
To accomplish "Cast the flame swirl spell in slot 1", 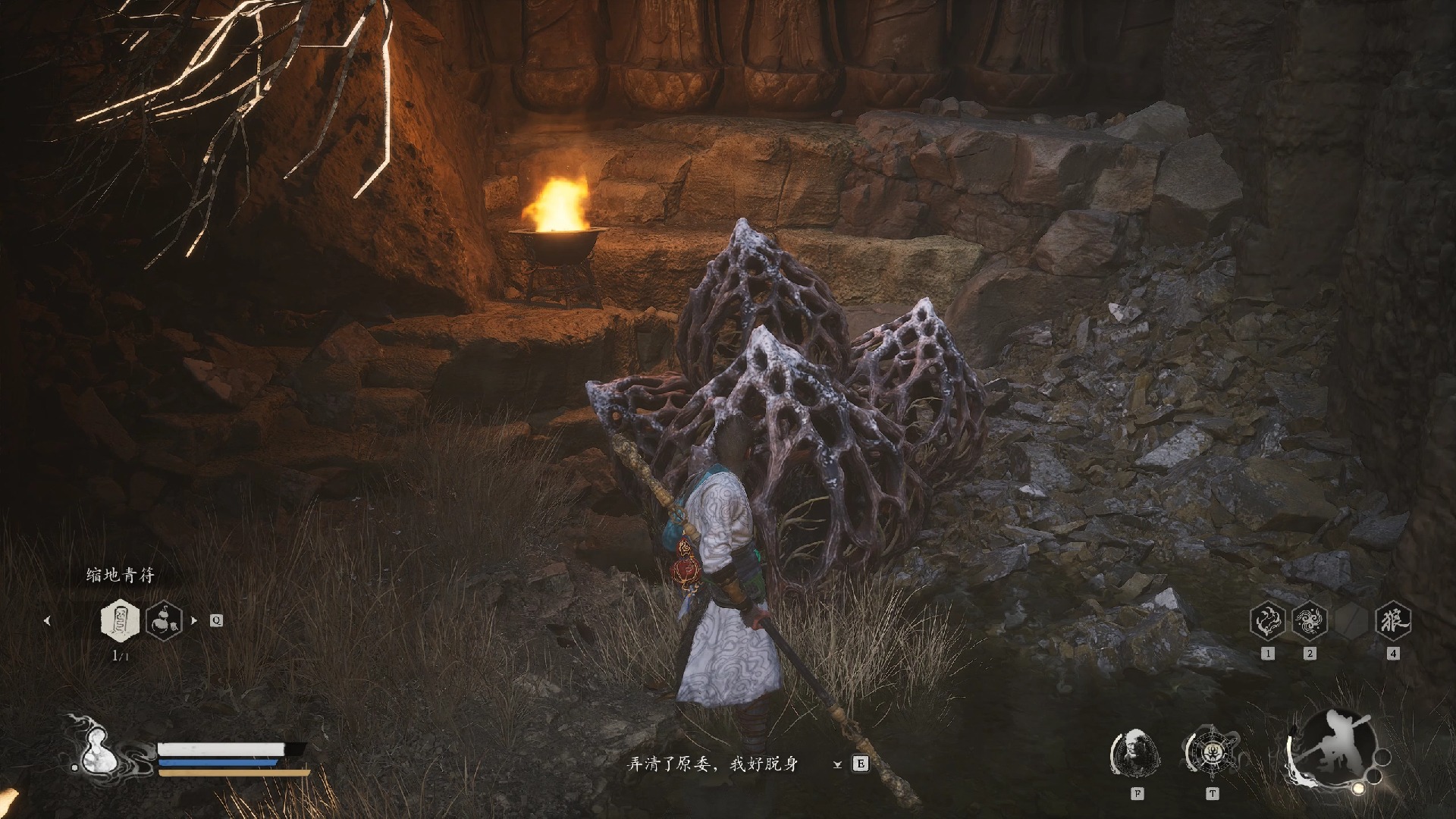I will click(1267, 620).
